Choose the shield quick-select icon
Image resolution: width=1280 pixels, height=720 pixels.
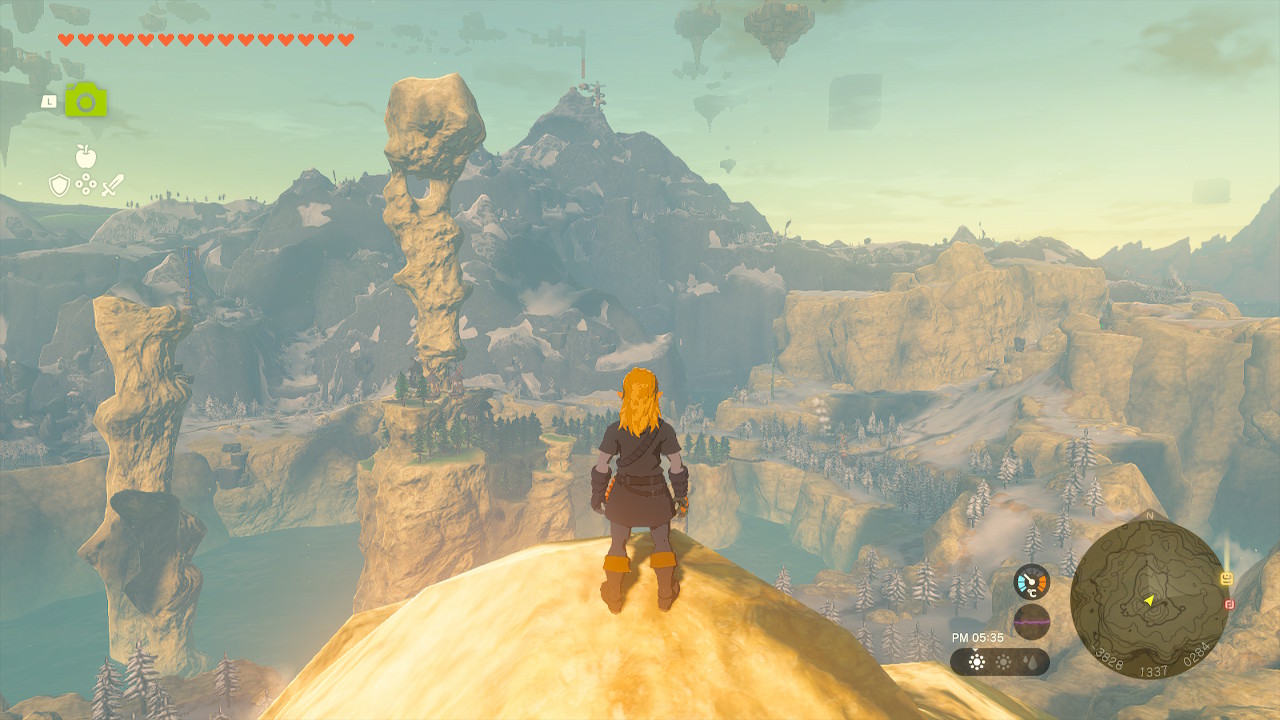(x=60, y=185)
